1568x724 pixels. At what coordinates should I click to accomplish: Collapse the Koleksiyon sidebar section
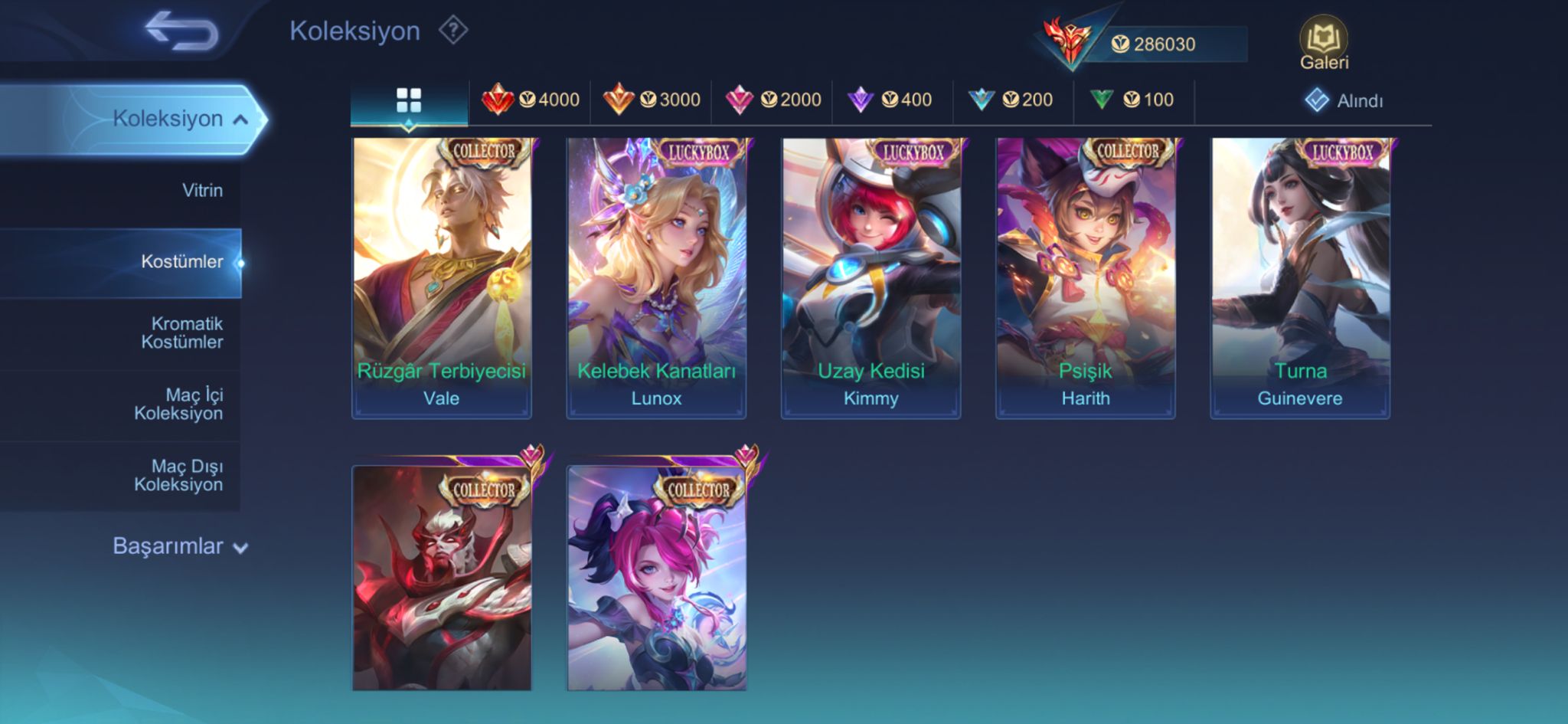[x=179, y=119]
